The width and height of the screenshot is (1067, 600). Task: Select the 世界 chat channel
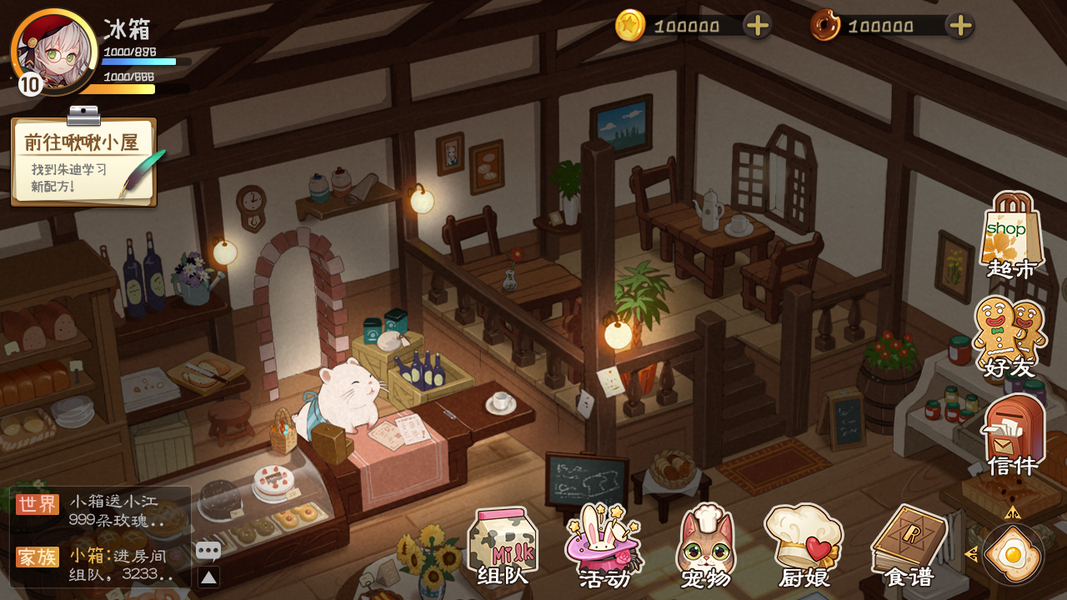click(x=37, y=504)
